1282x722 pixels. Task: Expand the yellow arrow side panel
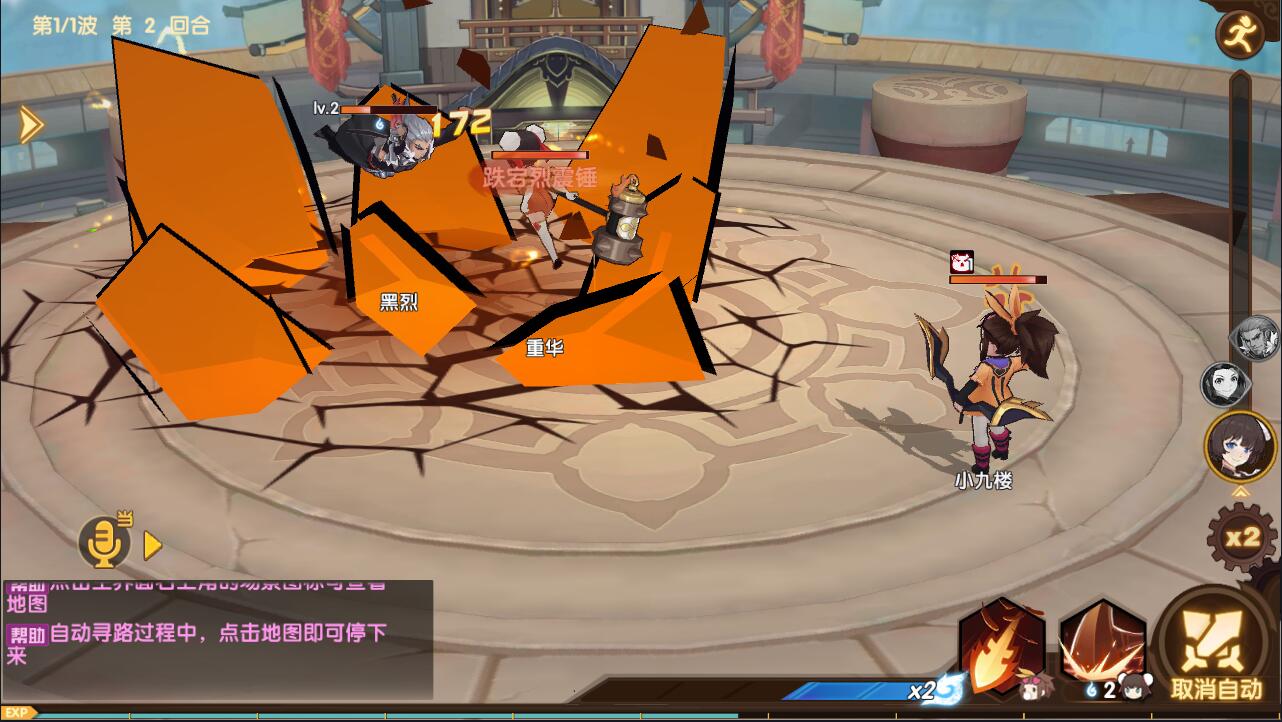coord(31,125)
